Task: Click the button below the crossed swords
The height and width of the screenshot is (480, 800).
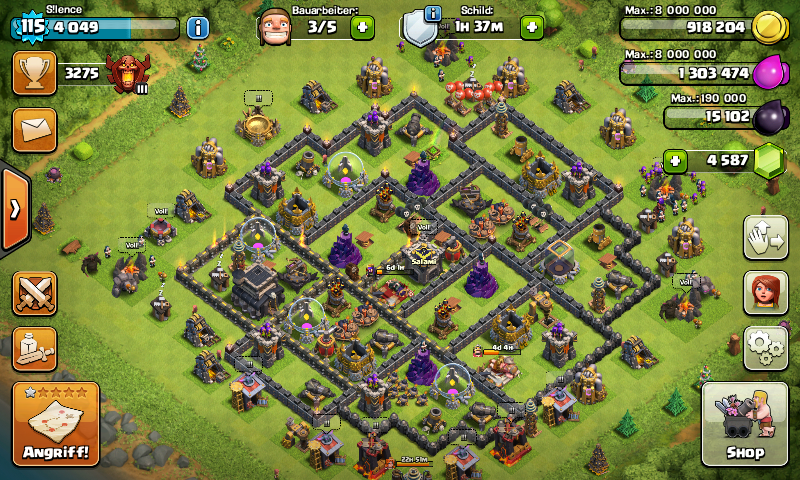Action: [34, 349]
